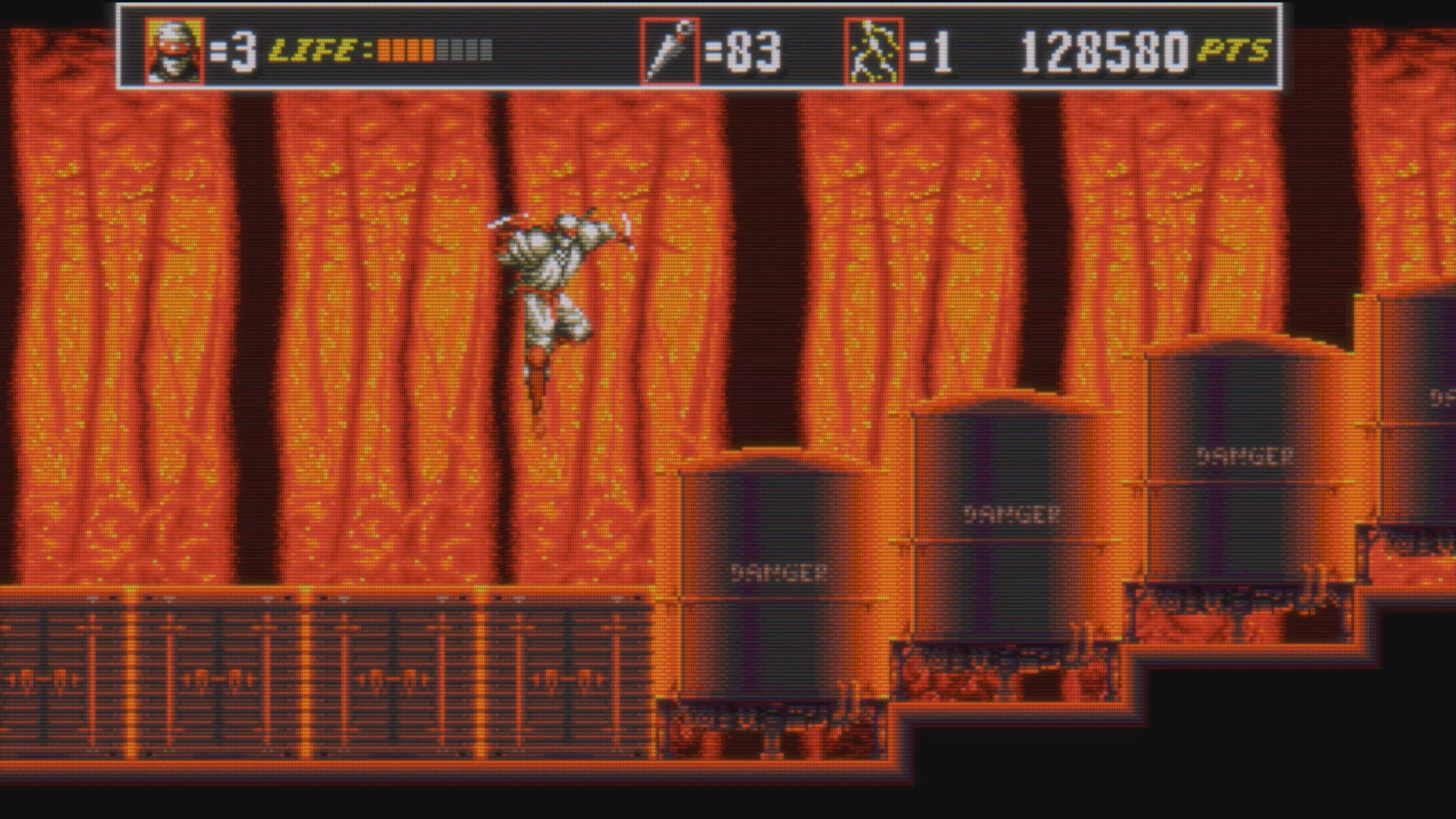
Task: Select the kunai shuriken weapon icon
Action: [x=669, y=51]
